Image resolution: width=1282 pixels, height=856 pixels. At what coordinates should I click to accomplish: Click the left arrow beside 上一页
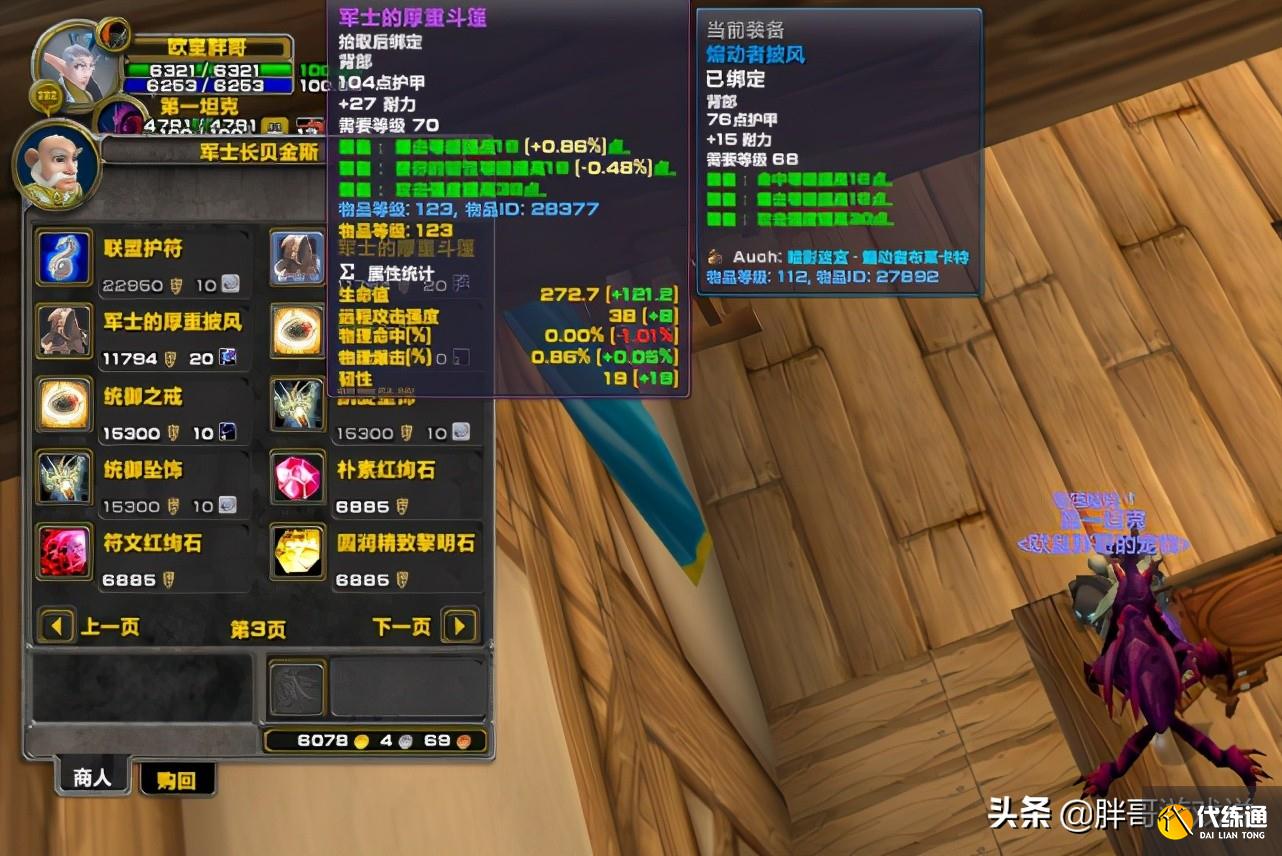56,625
